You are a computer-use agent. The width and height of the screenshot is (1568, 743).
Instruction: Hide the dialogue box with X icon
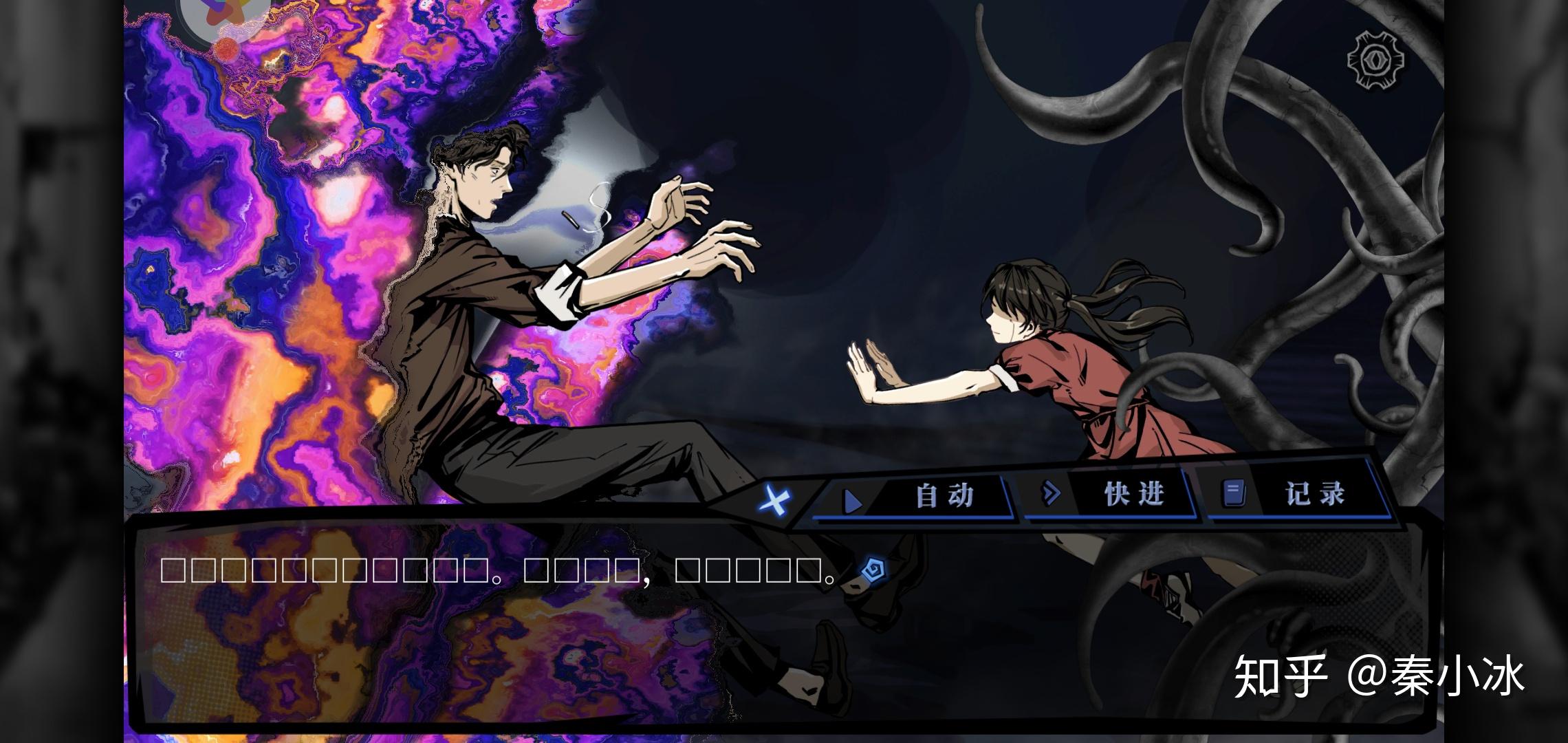pyautogui.click(x=774, y=500)
